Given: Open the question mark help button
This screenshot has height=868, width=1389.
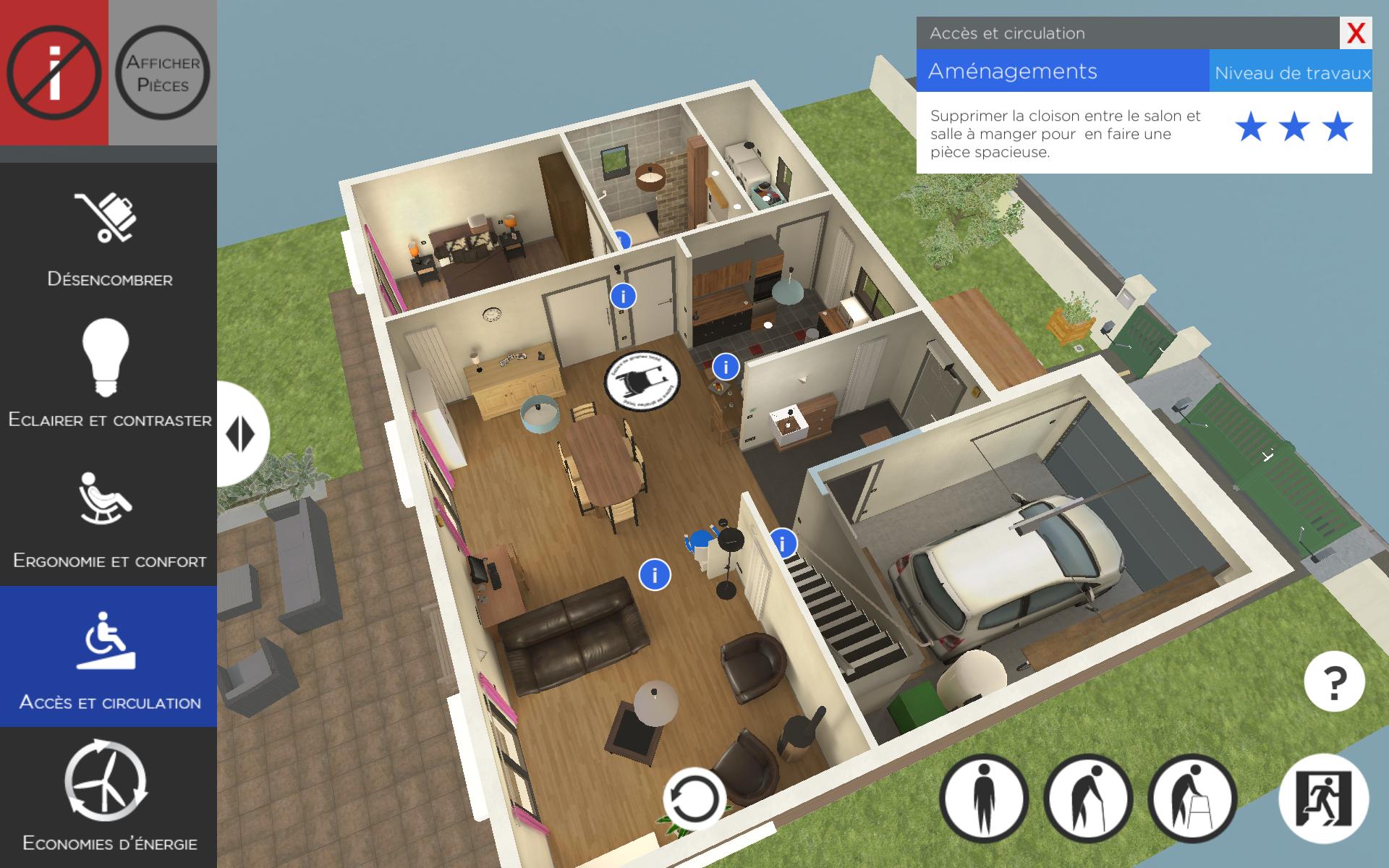Looking at the screenshot, I should click(1334, 681).
